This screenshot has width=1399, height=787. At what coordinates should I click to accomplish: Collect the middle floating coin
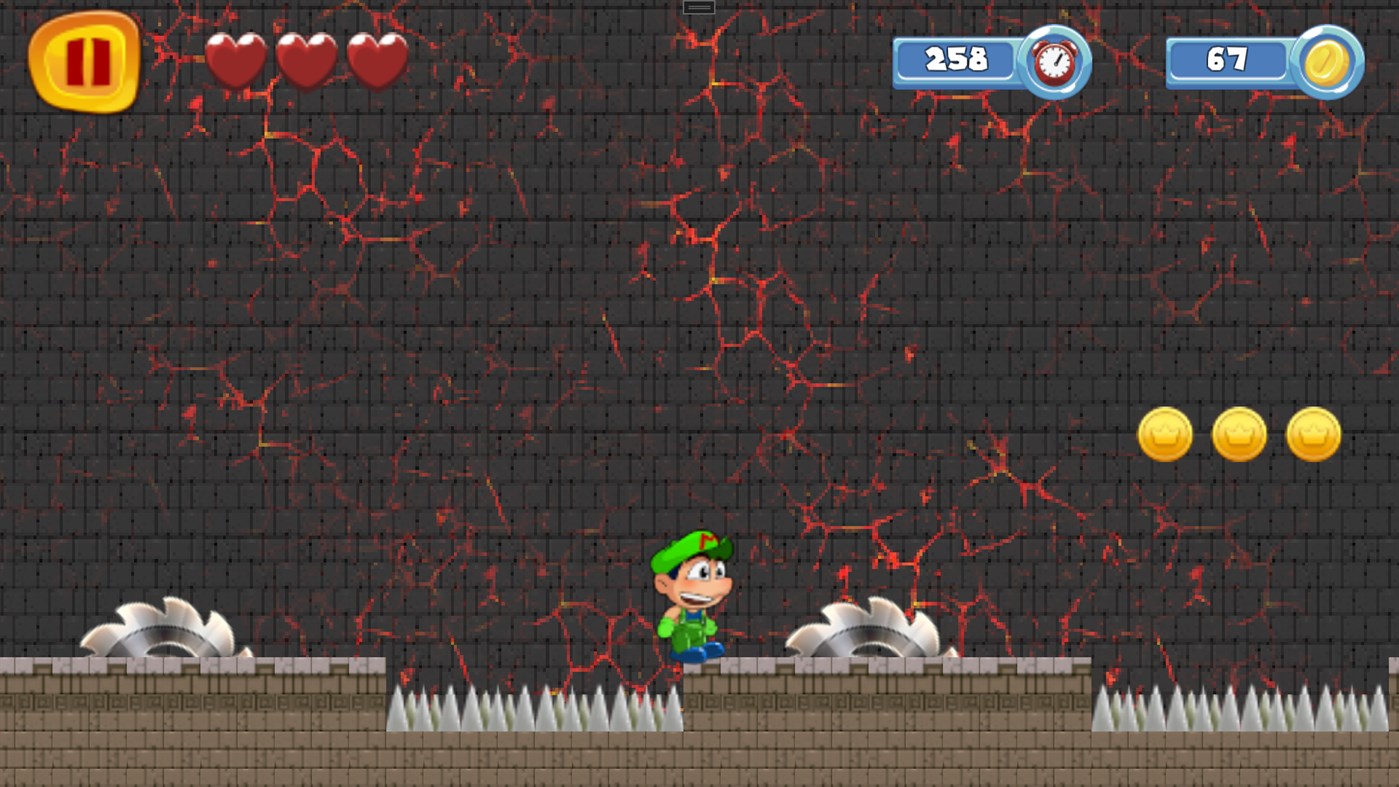pyautogui.click(x=1240, y=434)
